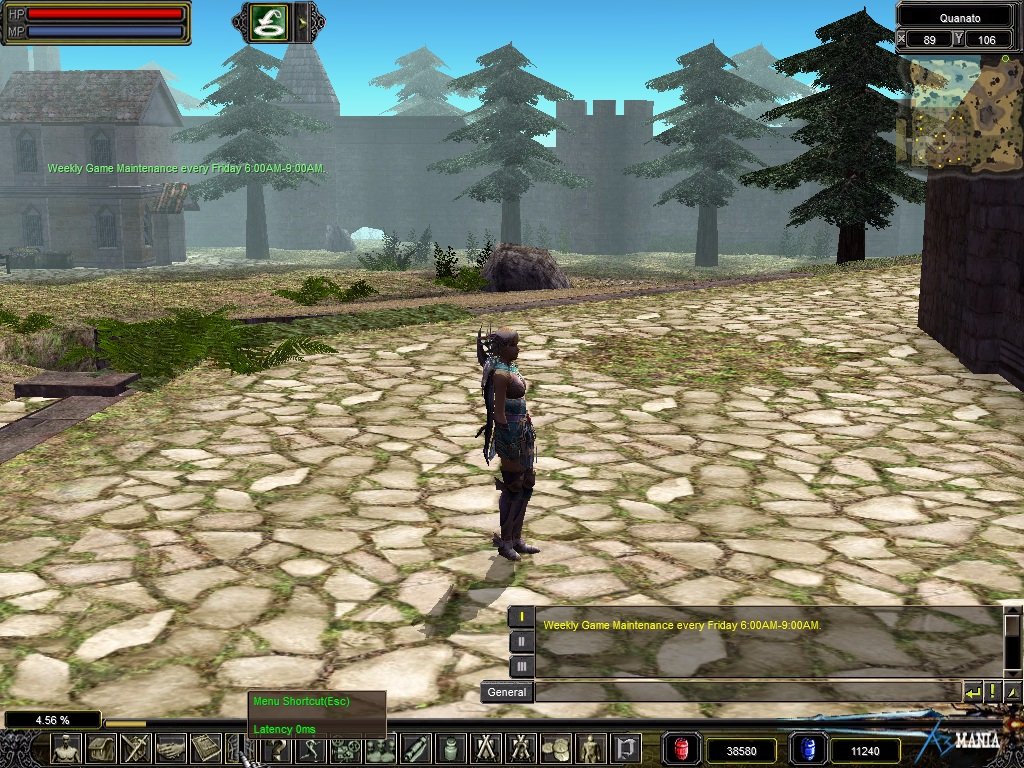Switch to chat tab I
This screenshot has width=1024, height=768.
(x=521, y=617)
